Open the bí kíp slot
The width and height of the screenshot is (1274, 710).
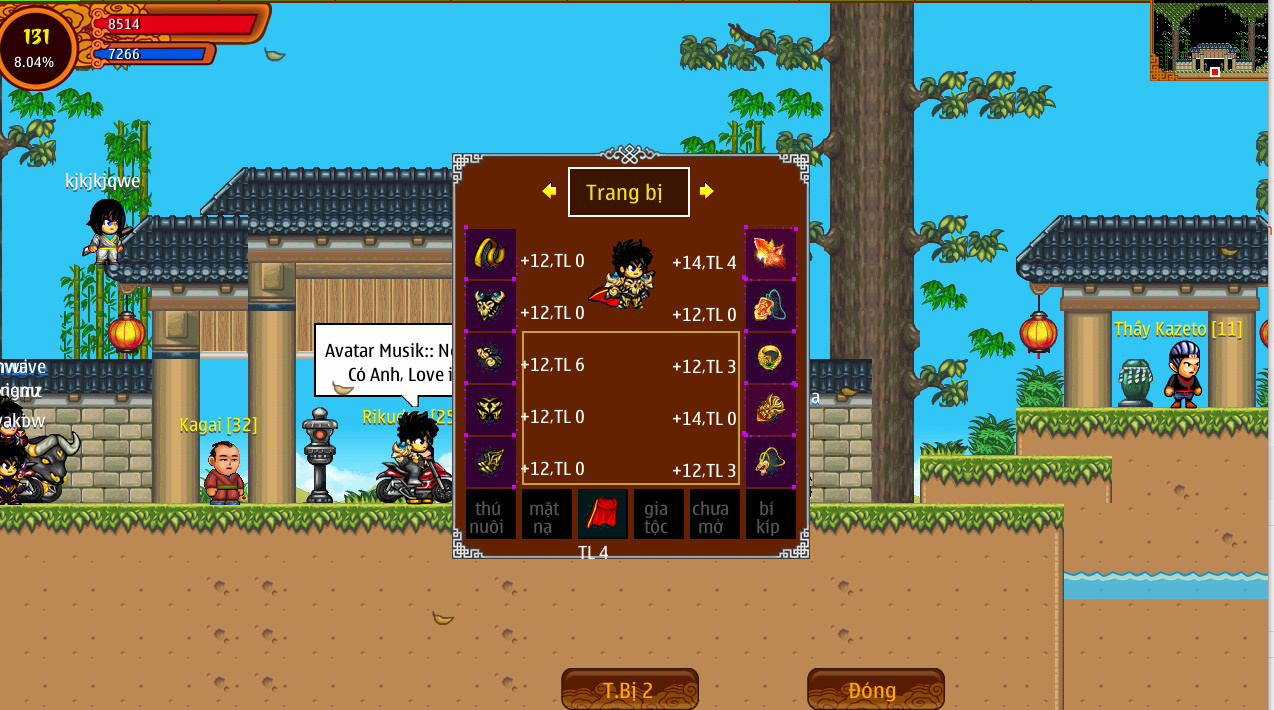point(770,514)
